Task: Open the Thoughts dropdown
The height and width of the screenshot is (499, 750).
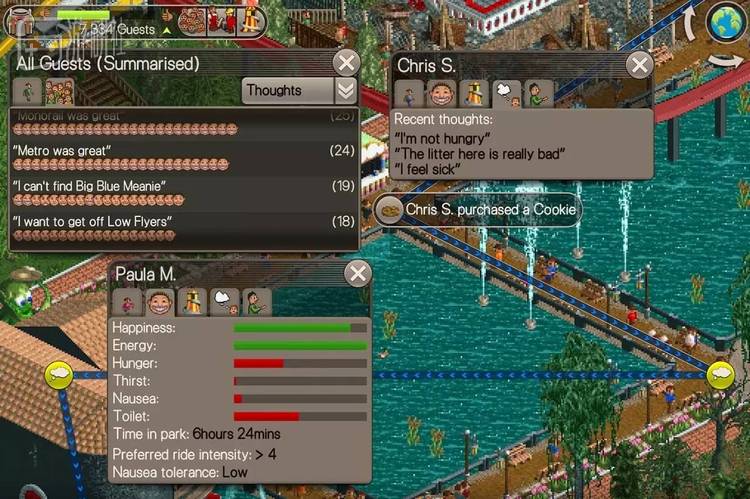Action: [x=299, y=90]
